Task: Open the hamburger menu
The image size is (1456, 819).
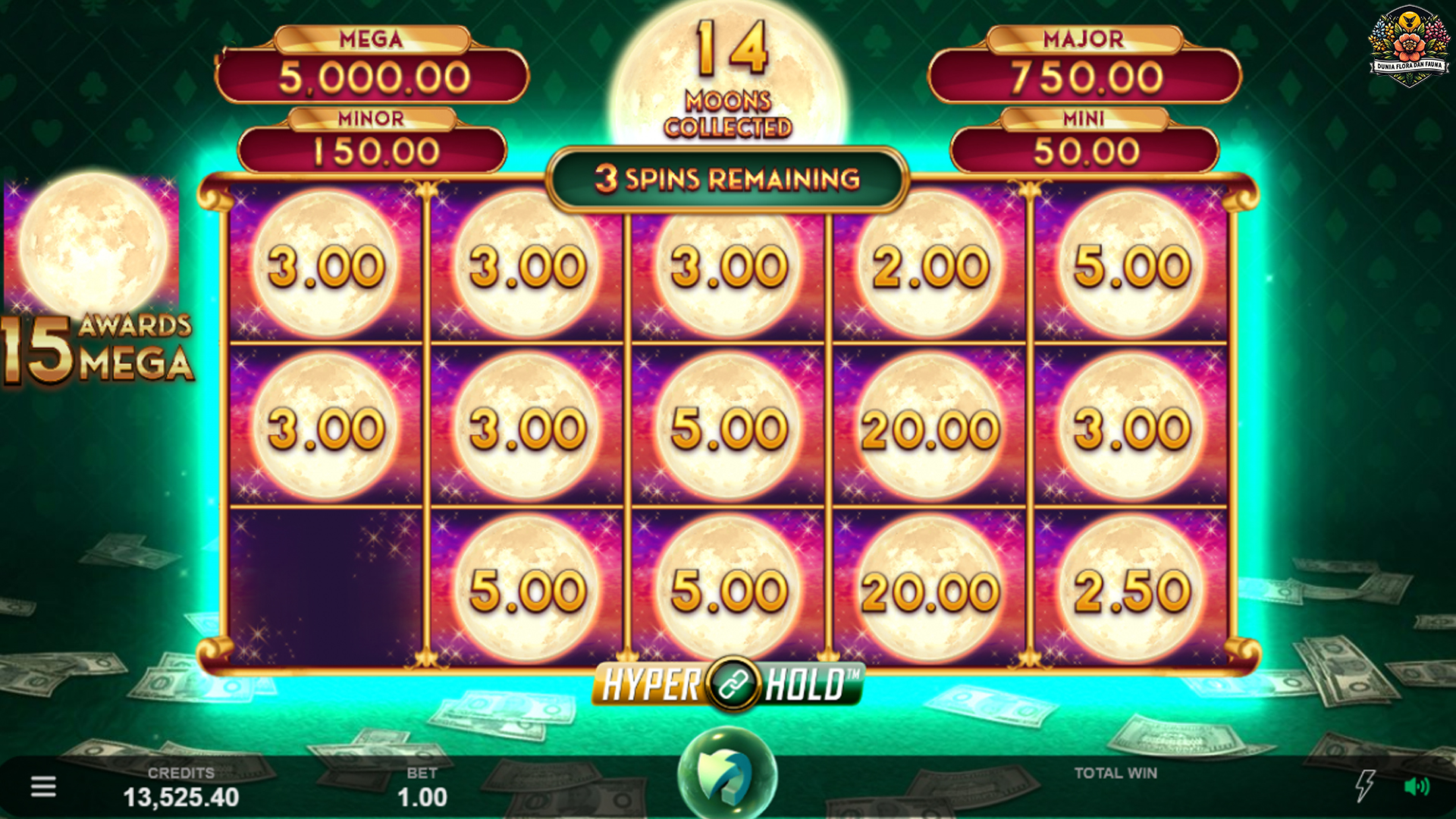Action: pyautogui.click(x=43, y=786)
